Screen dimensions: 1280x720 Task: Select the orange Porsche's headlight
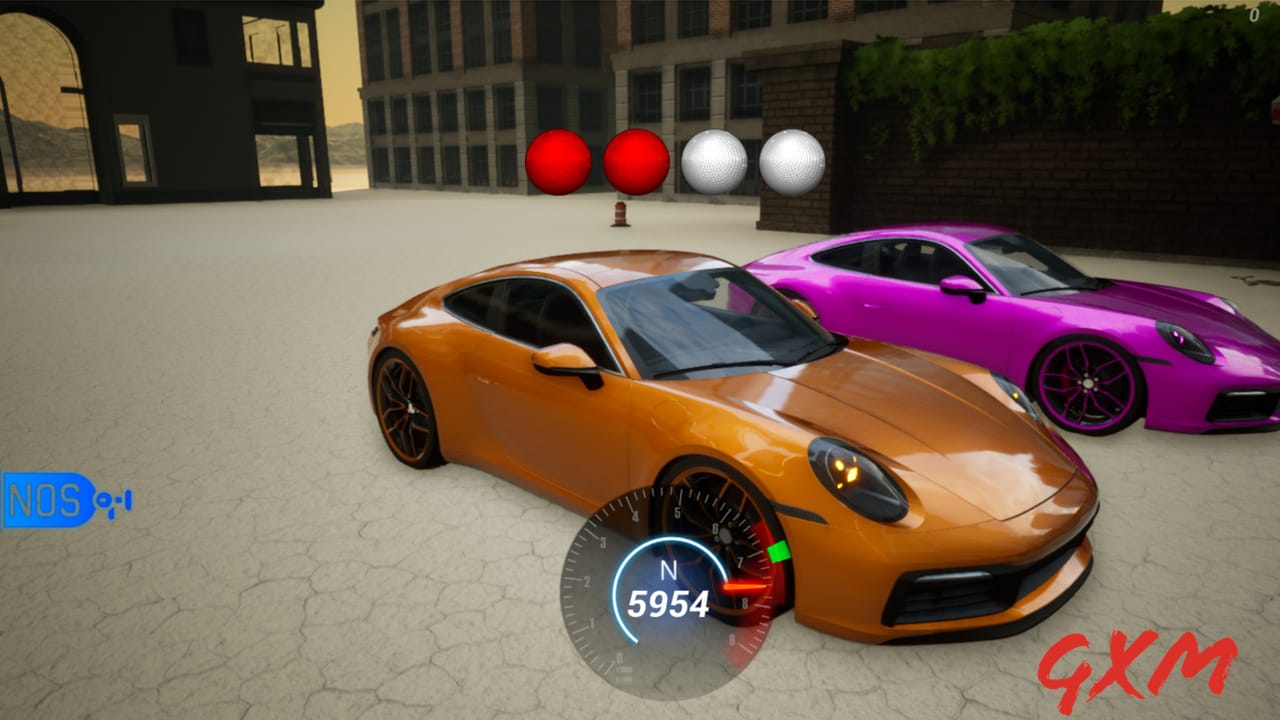tap(852, 477)
